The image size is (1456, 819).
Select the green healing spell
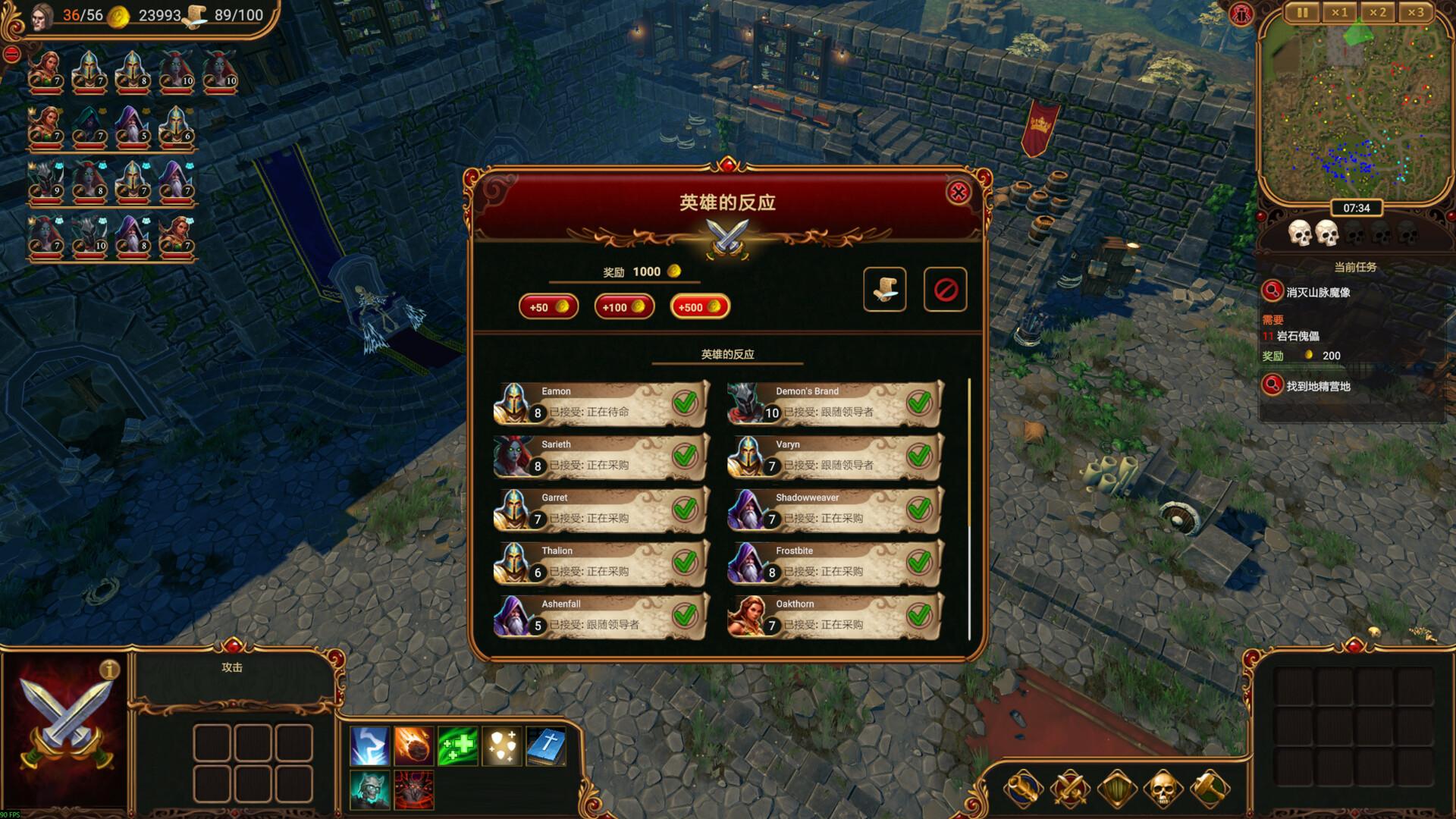tap(456, 745)
